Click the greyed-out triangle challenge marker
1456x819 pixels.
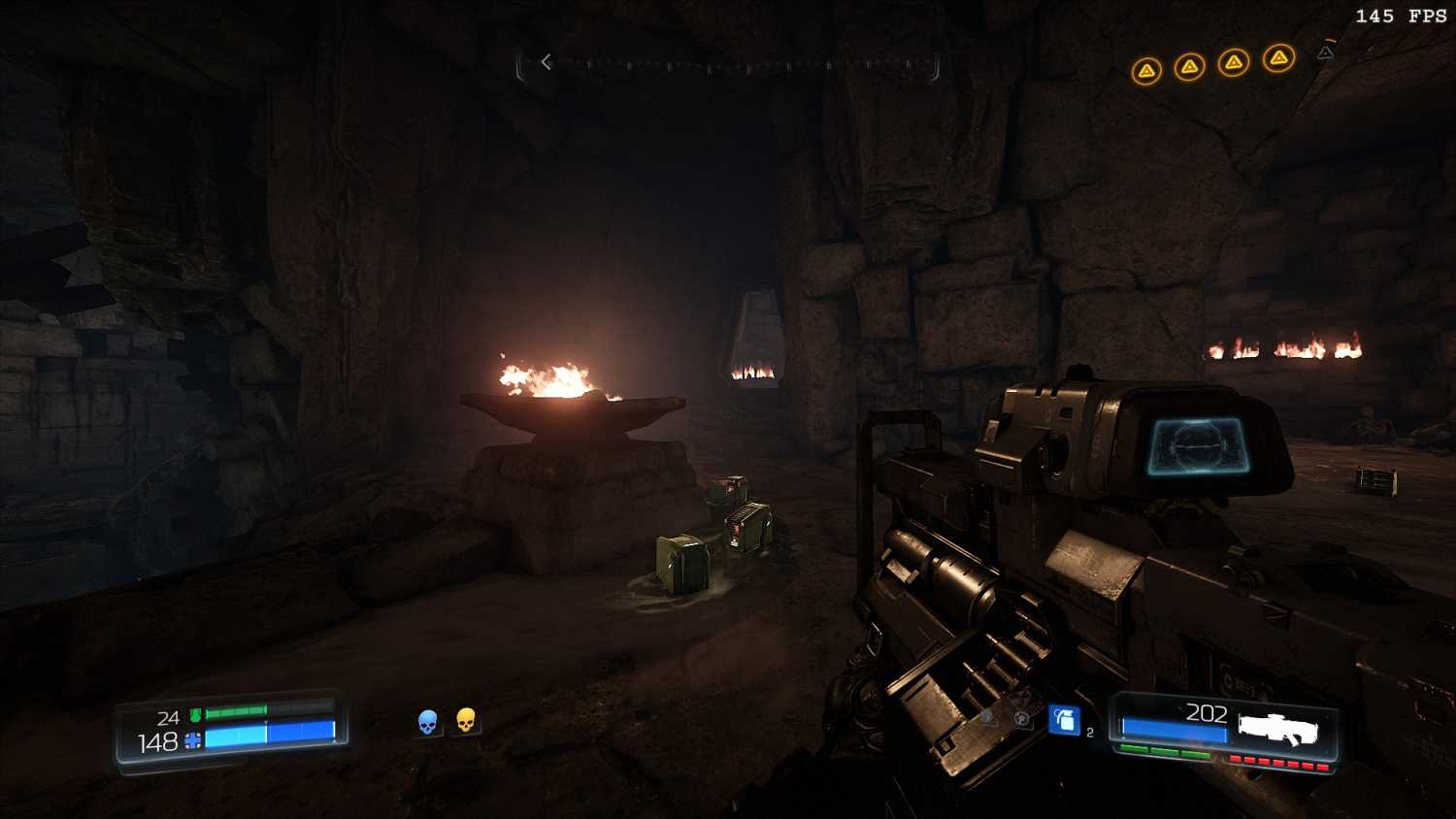coord(1325,53)
